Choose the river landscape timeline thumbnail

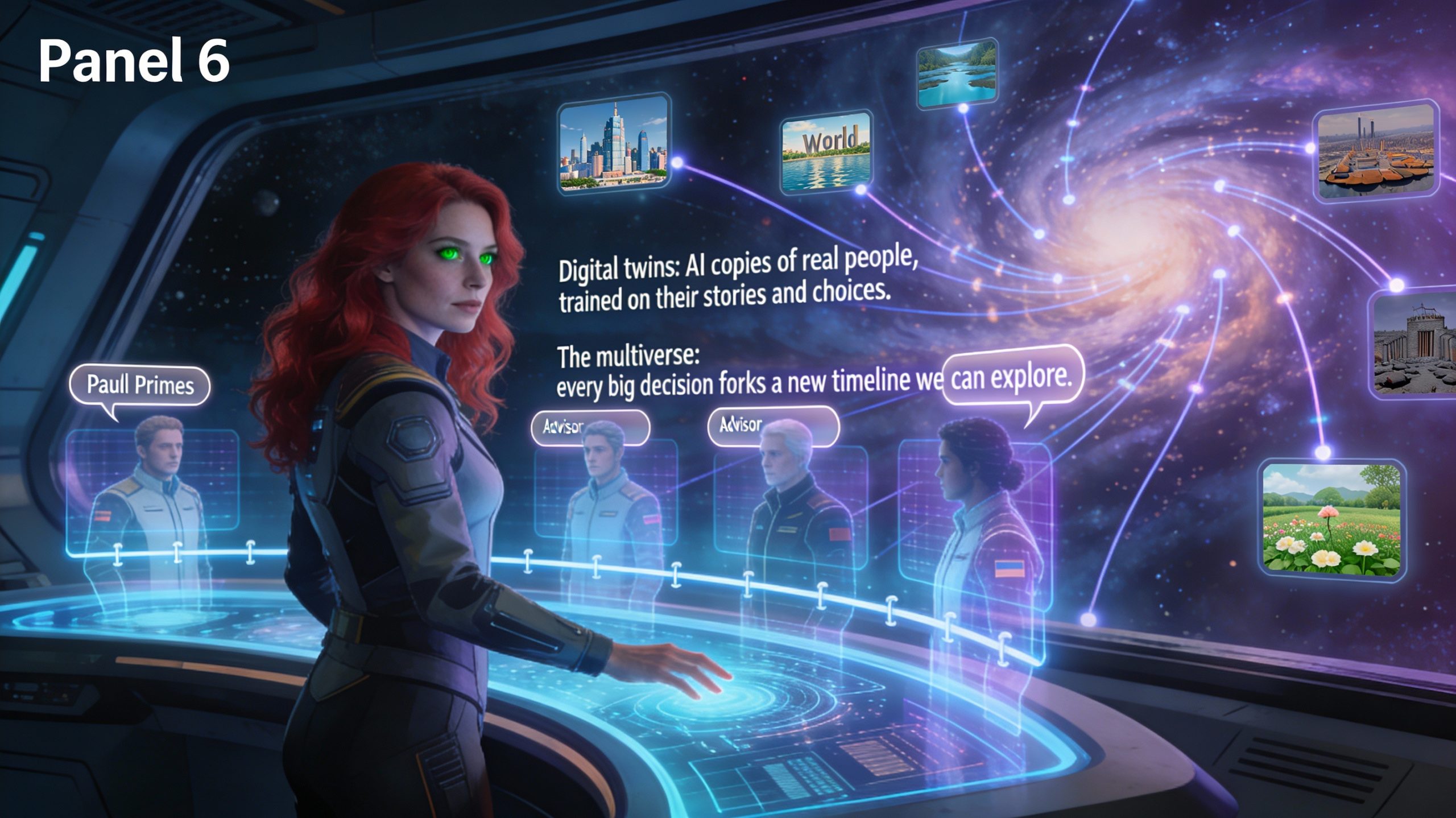[x=957, y=74]
